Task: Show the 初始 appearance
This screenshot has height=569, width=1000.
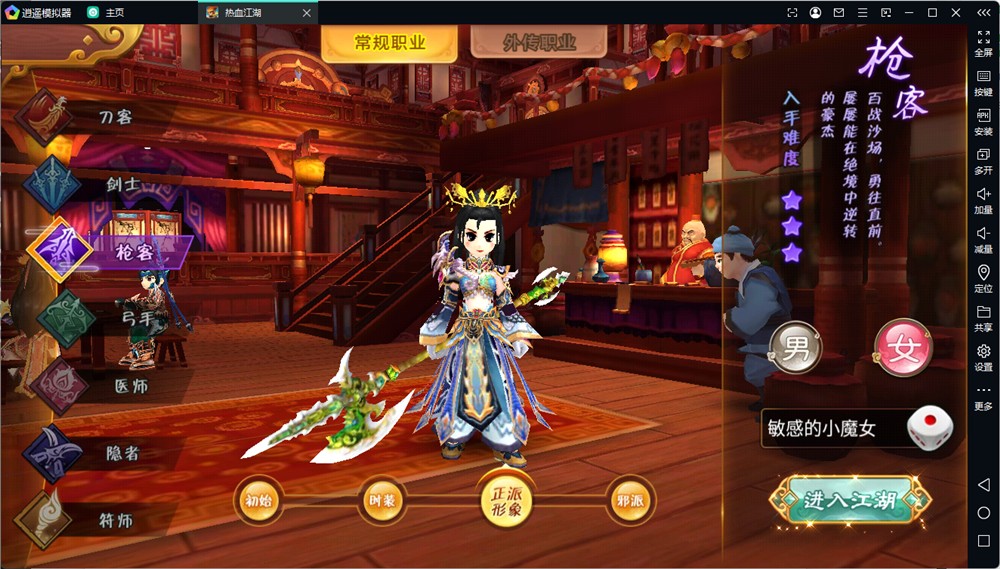Action: [258, 499]
